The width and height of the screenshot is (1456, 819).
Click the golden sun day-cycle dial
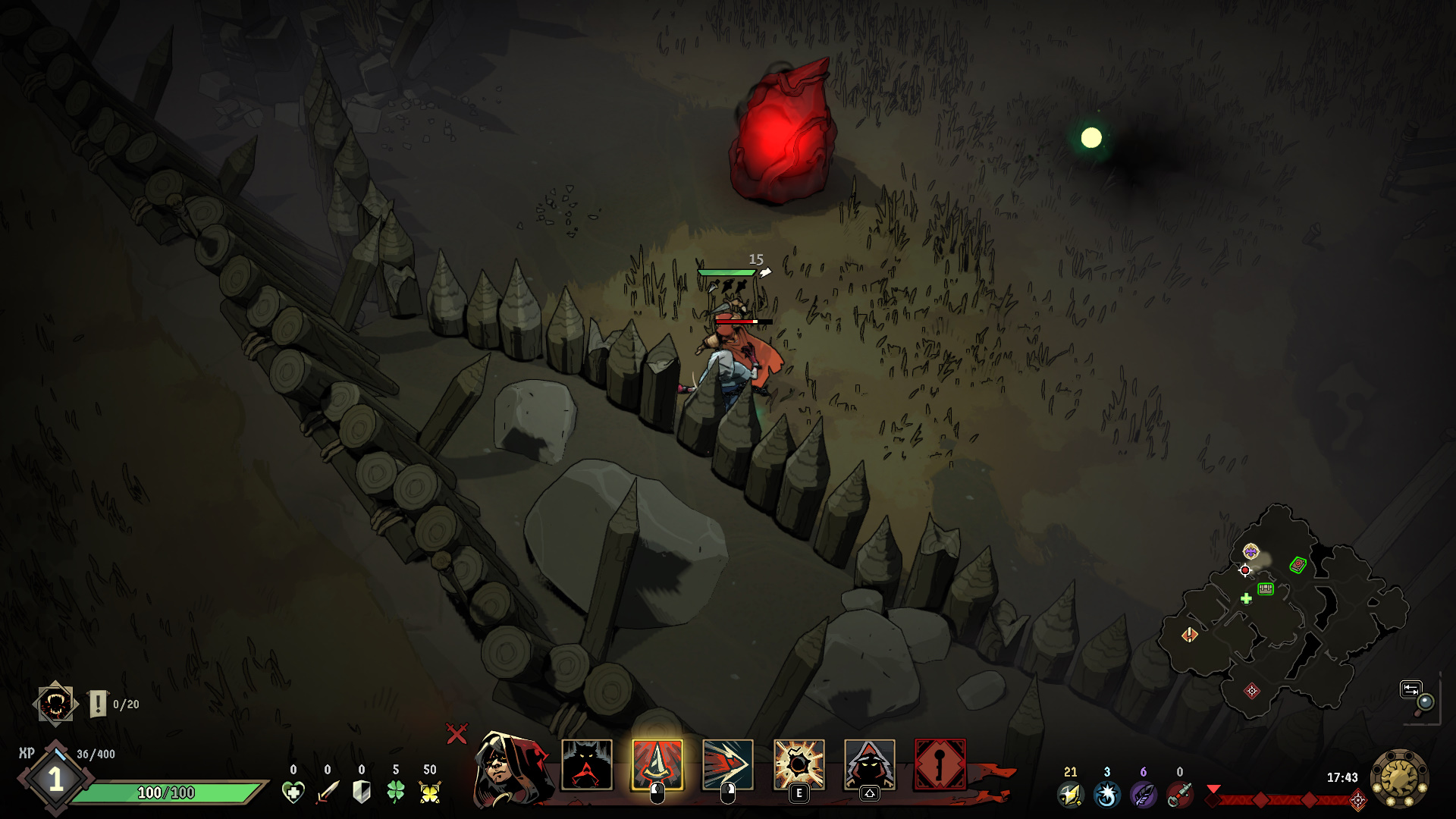pyautogui.click(x=1399, y=777)
